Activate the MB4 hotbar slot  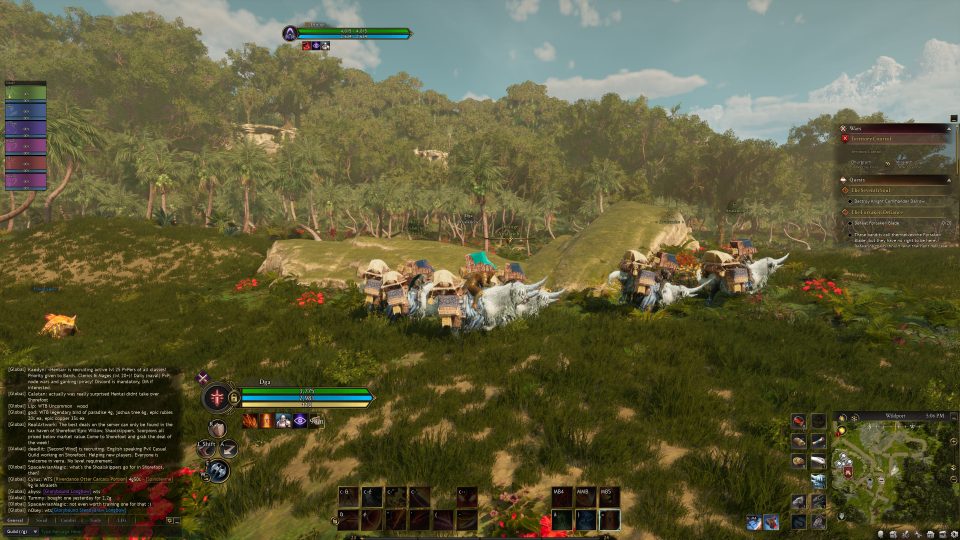[563, 497]
